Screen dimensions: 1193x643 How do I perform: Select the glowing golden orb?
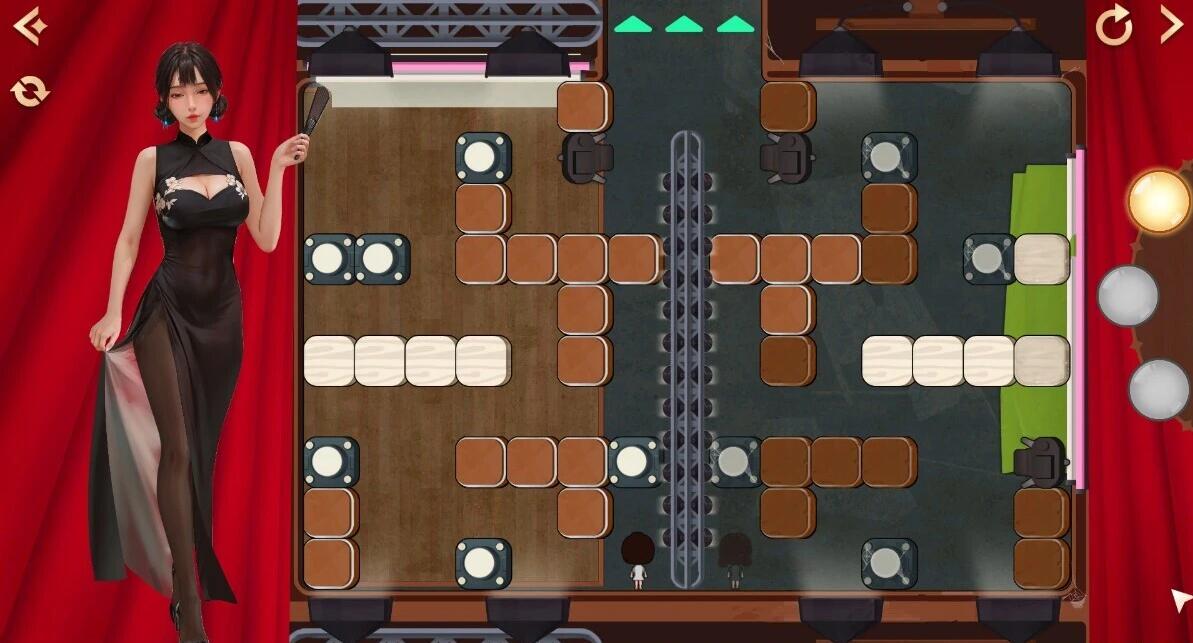pyautogui.click(x=1158, y=200)
